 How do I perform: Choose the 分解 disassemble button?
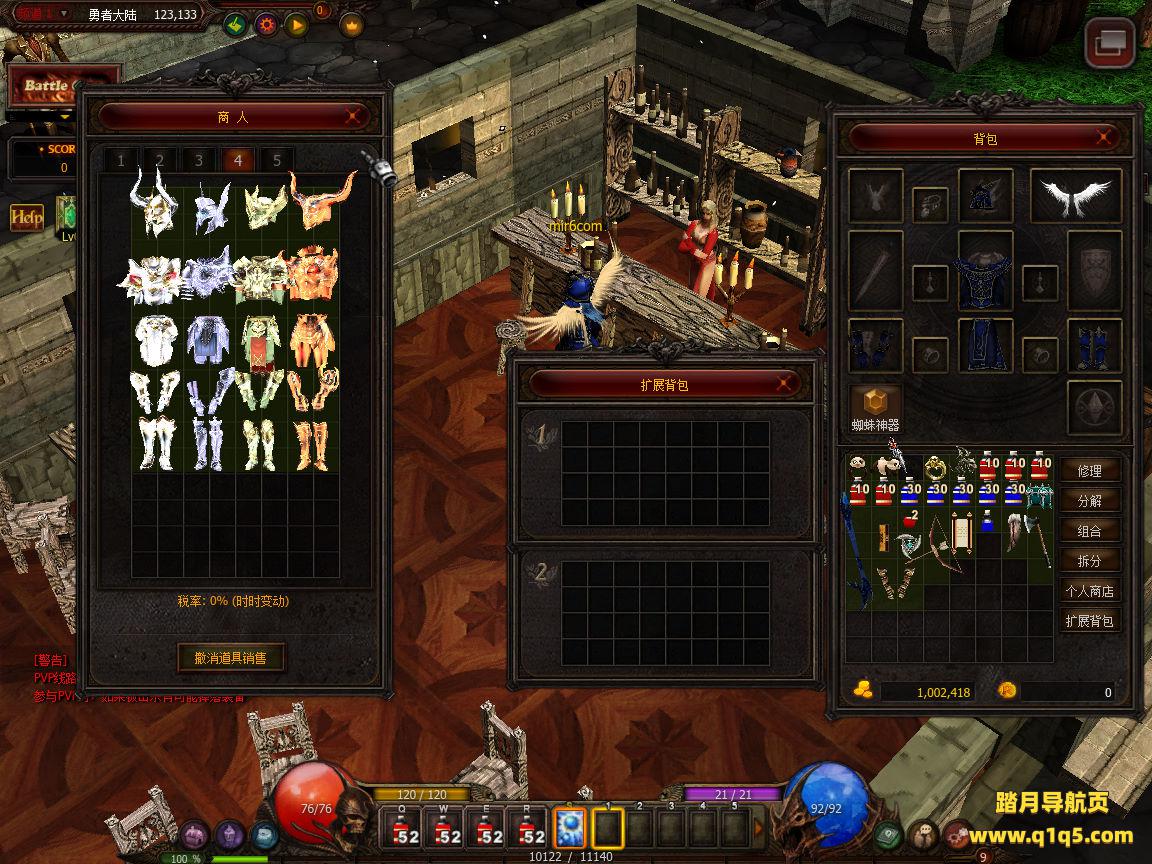coord(1089,501)
